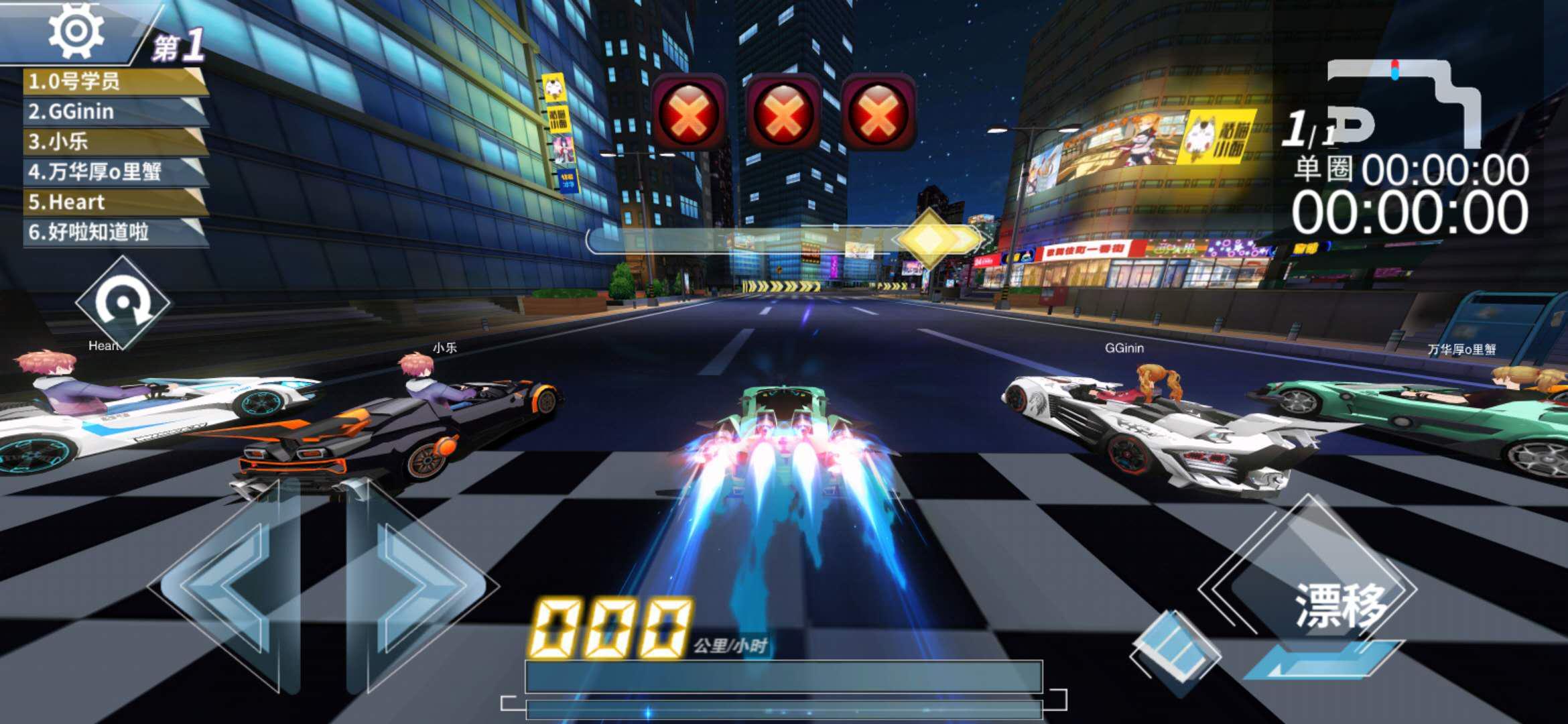The image size is (1568, 724).
Task: Select 万华厚o里蟹 in the ranking list
Action: coord(114,172)
